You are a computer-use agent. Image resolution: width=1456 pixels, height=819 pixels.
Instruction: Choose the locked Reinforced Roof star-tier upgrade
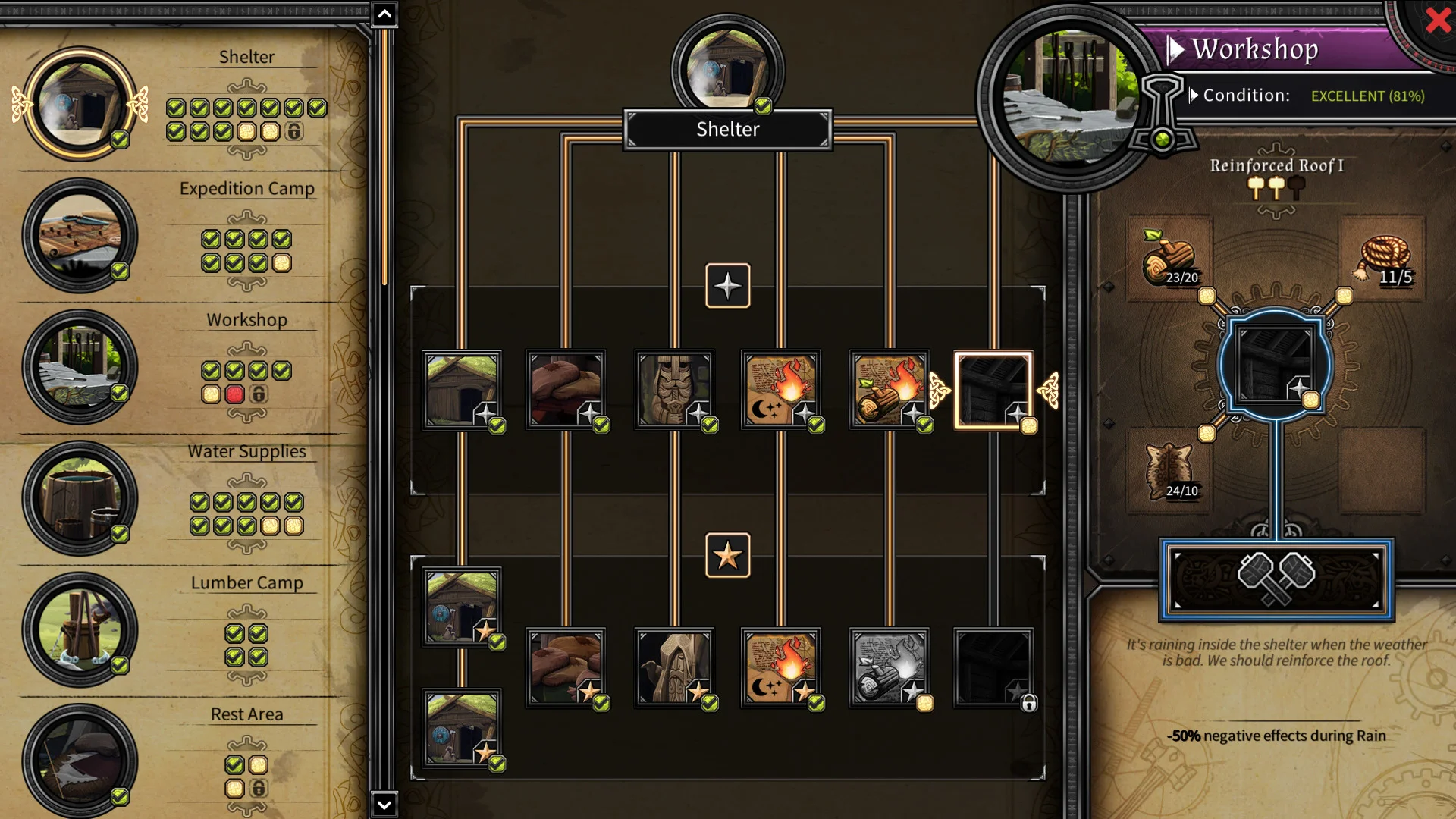coord(993,668)
